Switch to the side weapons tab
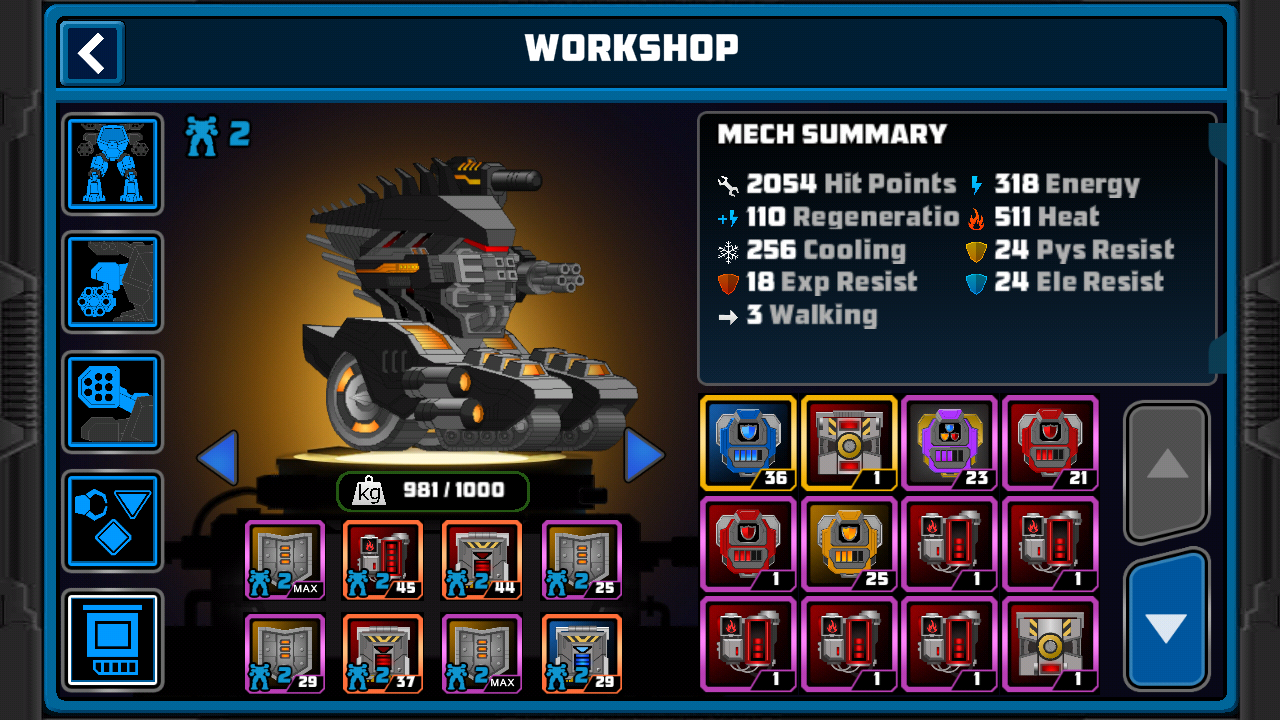1280x720 pixels. coord(113,282)
